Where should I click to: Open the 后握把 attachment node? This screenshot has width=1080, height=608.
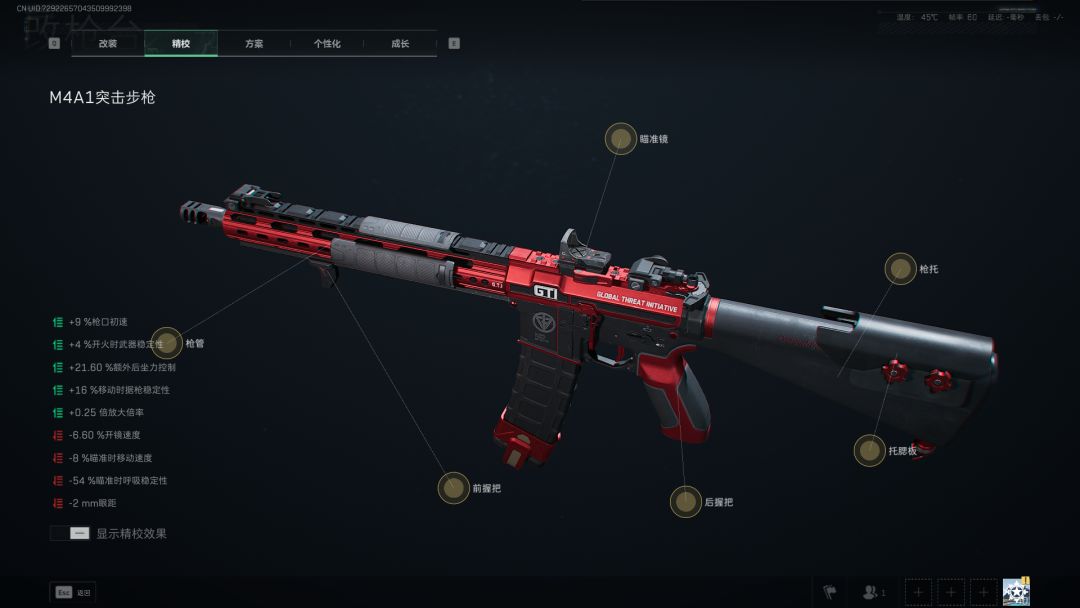(x=686, y=501)
